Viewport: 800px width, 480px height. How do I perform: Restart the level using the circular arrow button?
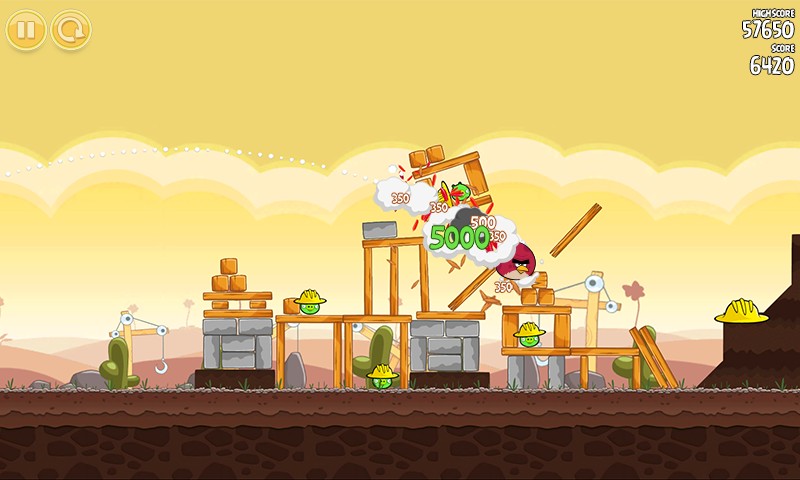(71, 30)
